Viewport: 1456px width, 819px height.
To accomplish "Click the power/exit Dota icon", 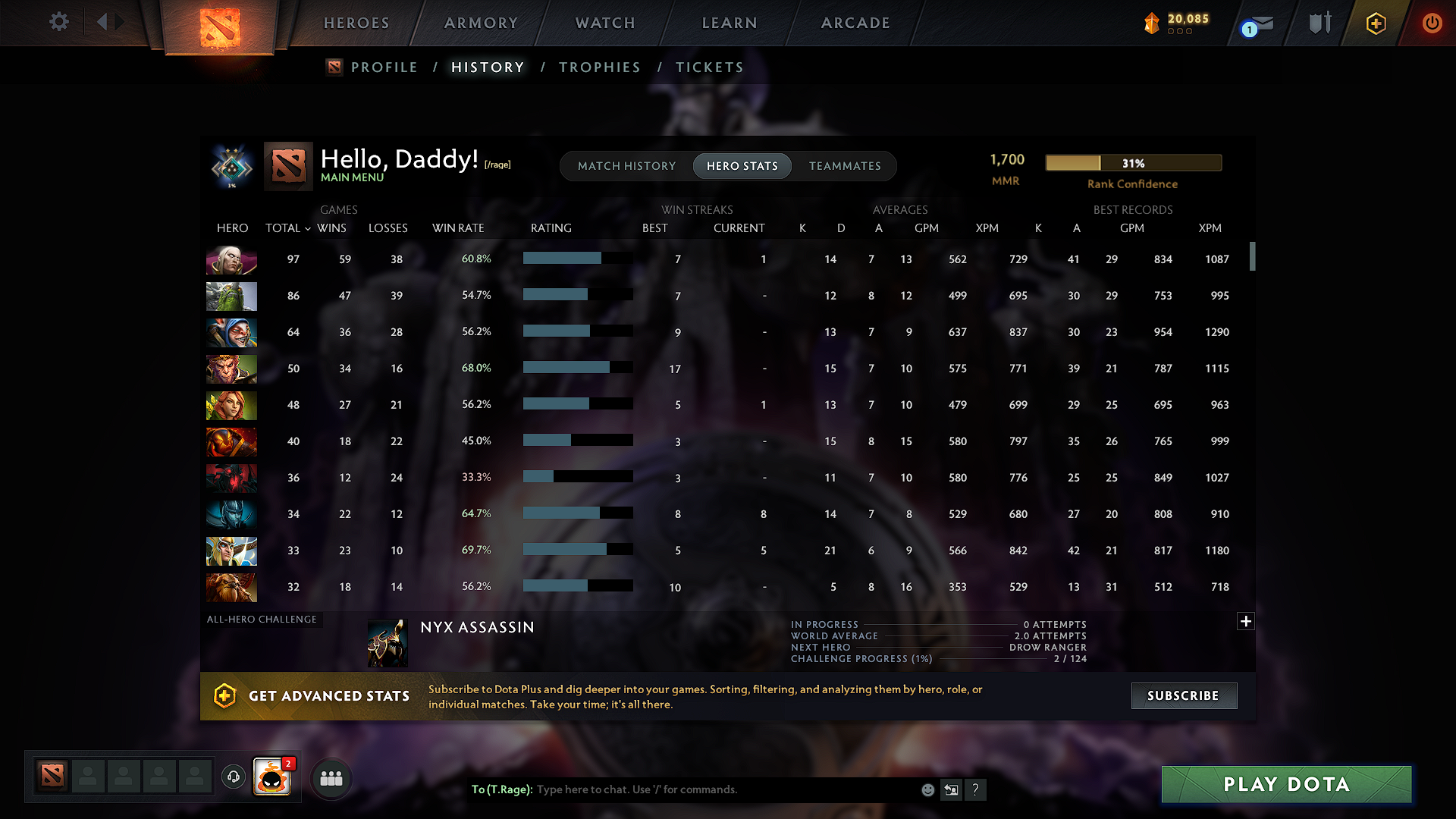I will [1432, 23].
